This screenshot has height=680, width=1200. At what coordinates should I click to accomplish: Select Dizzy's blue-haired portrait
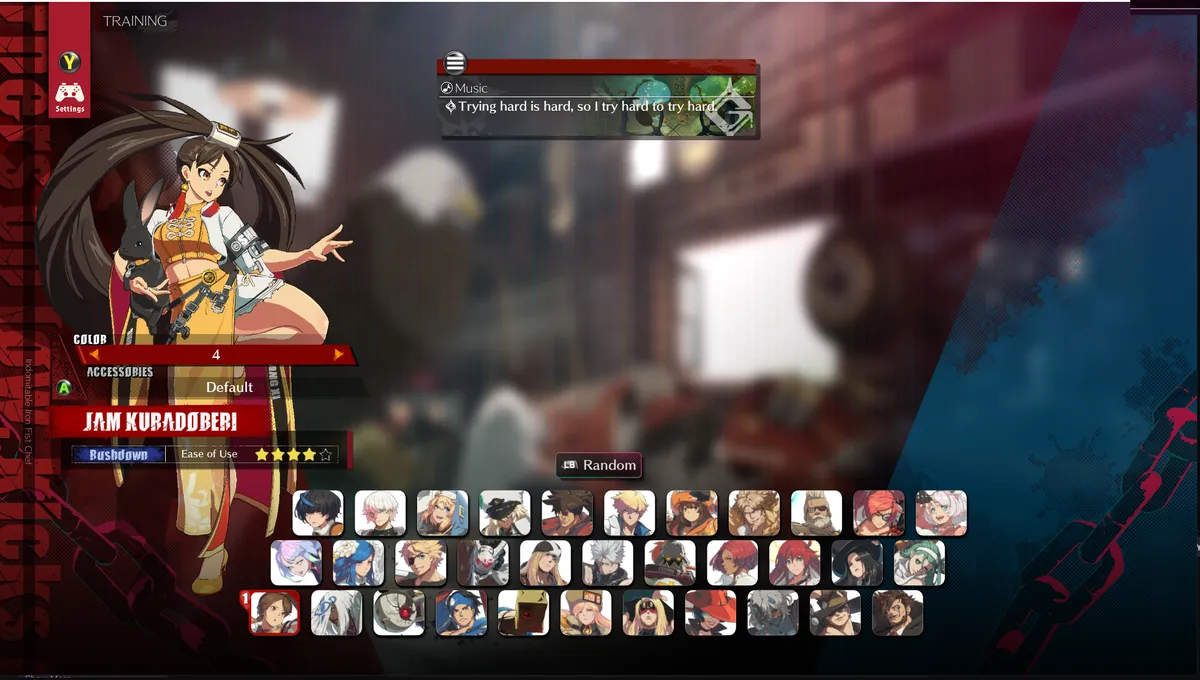(x=358, y=563)
